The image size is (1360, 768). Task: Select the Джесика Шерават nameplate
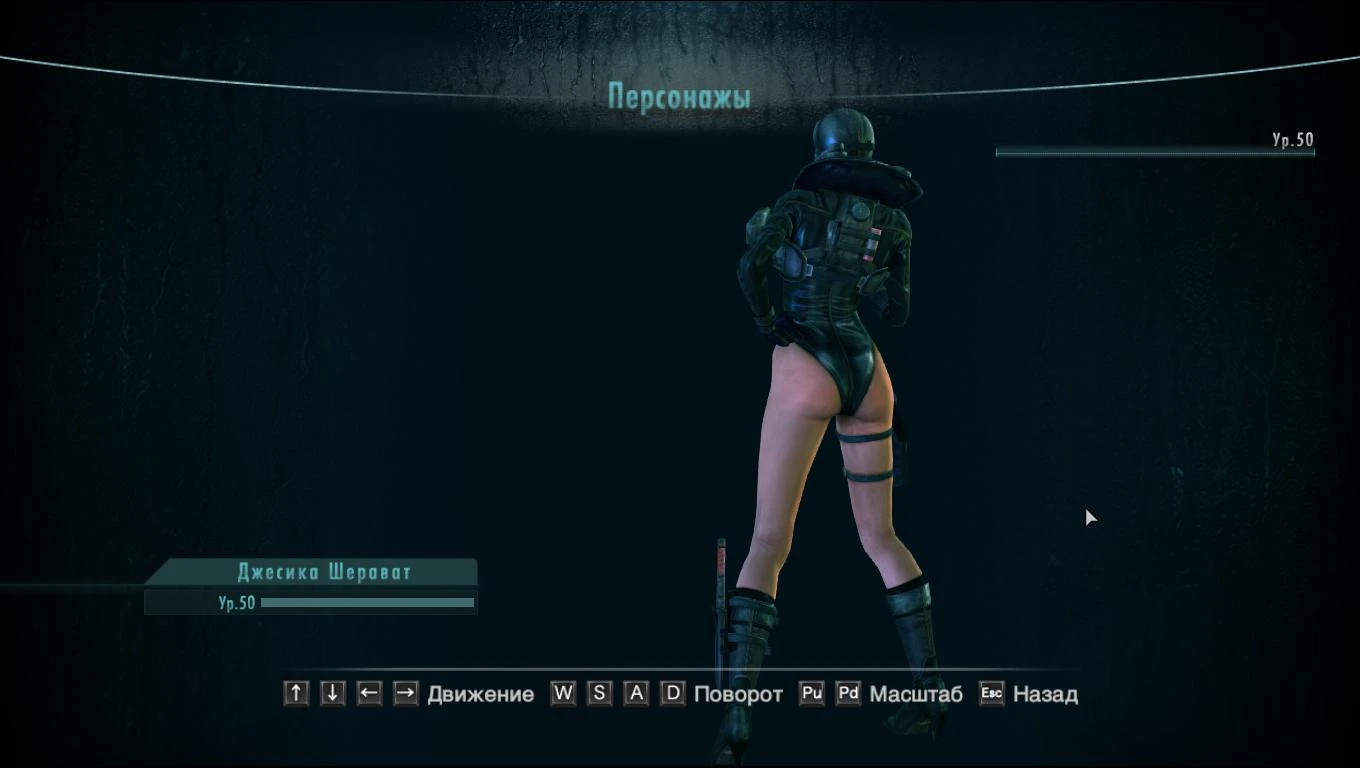coord(322,572)
